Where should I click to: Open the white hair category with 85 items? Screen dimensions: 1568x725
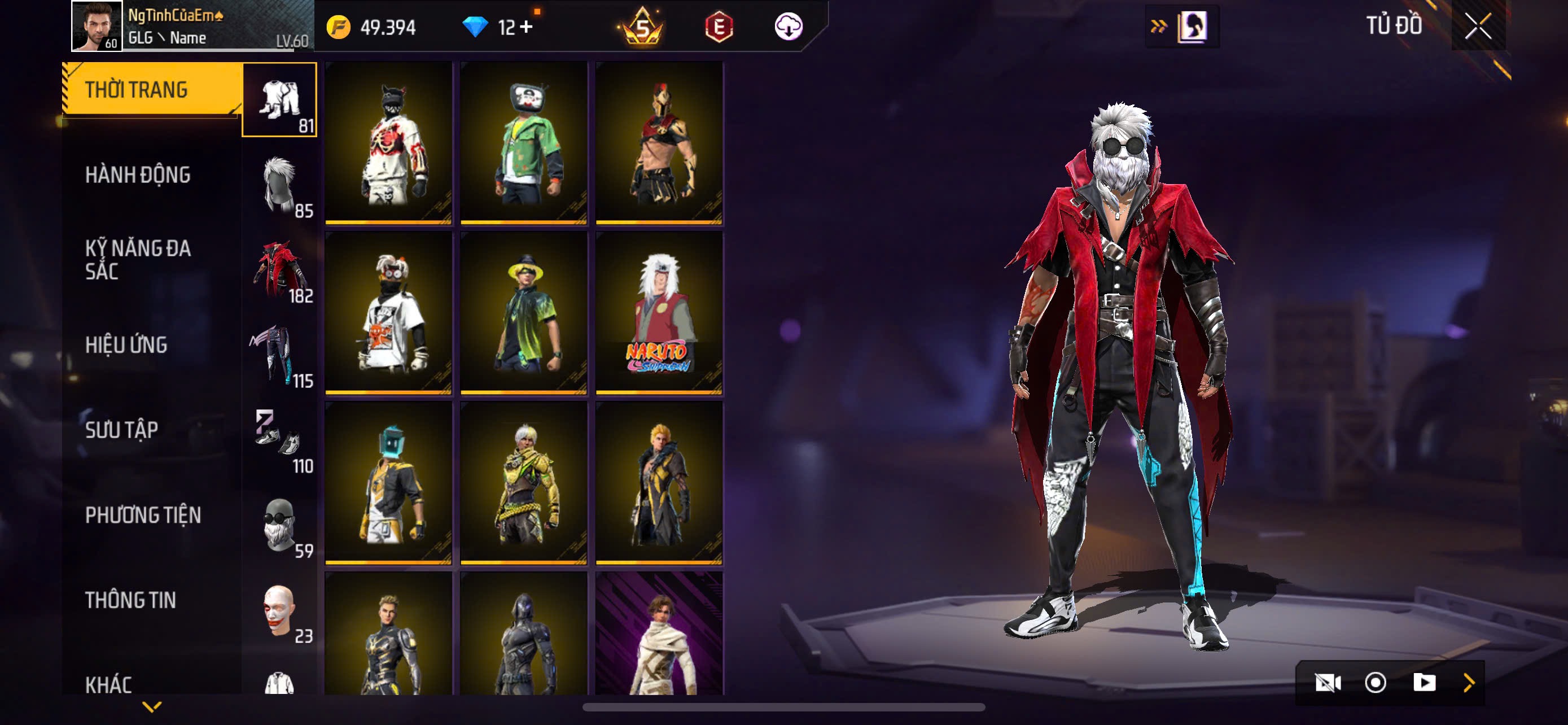point(279,185)
